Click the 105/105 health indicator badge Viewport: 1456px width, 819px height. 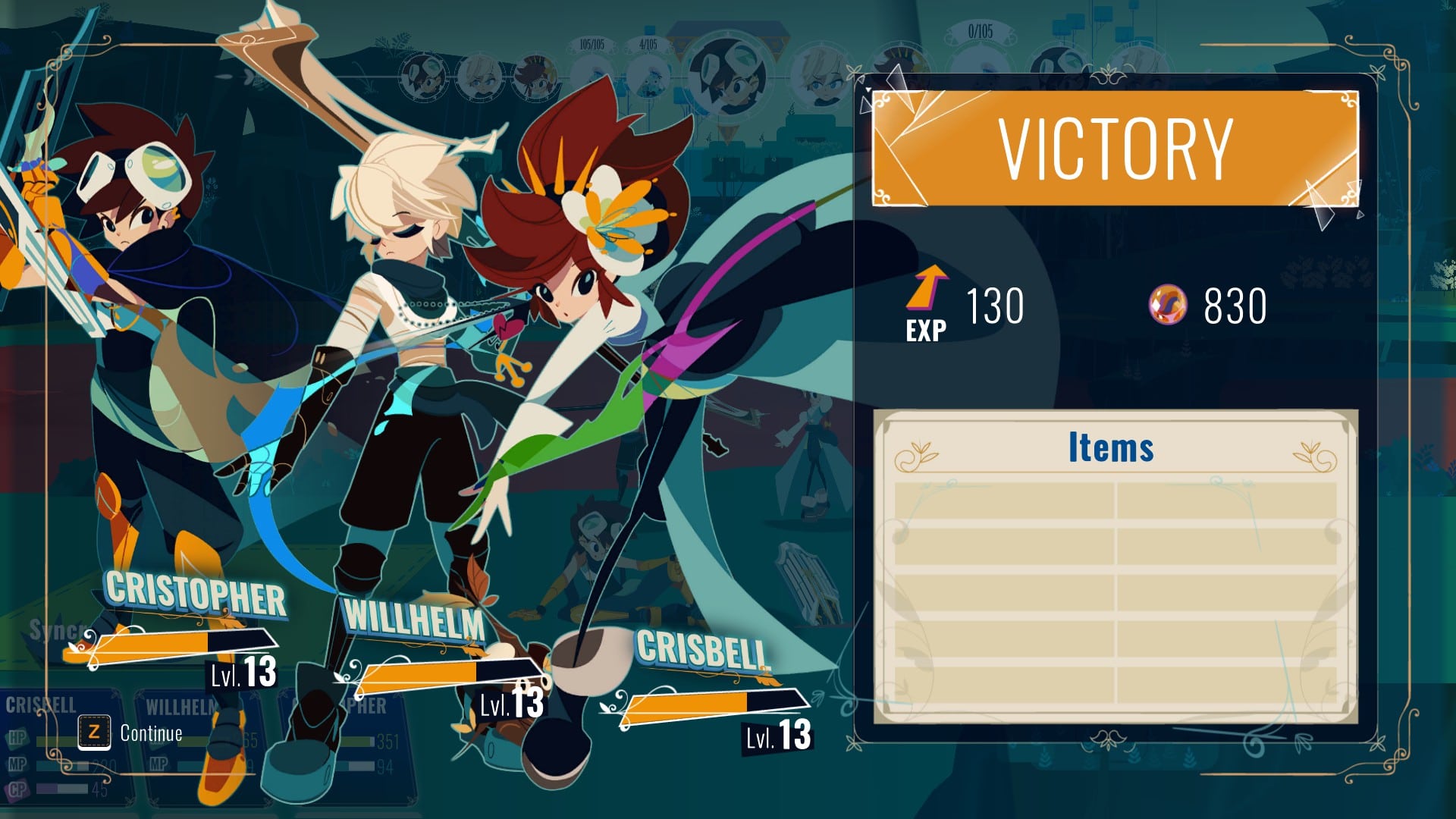592,43
